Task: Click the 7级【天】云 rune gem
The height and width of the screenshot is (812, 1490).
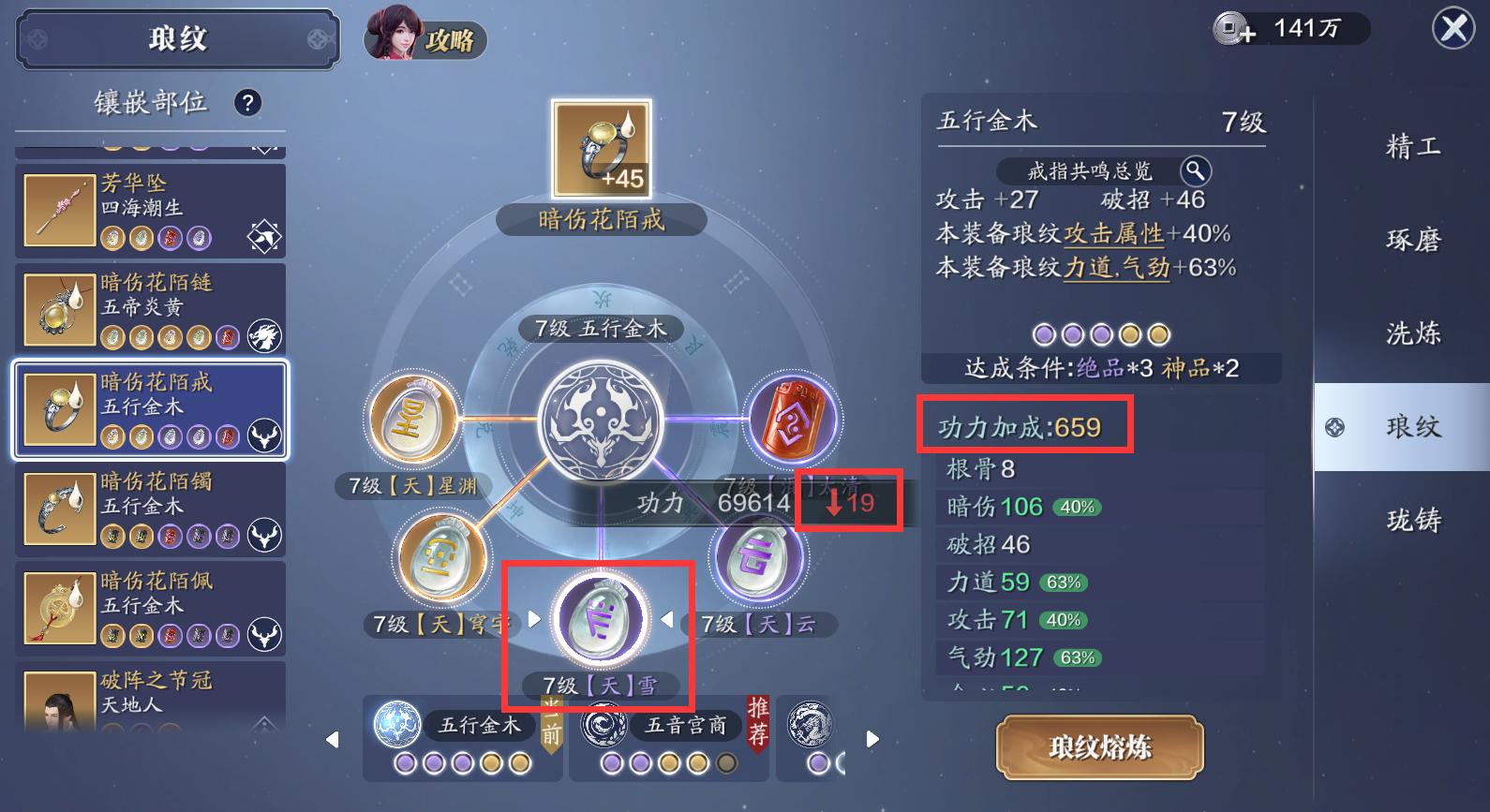Action: point(759,557)
